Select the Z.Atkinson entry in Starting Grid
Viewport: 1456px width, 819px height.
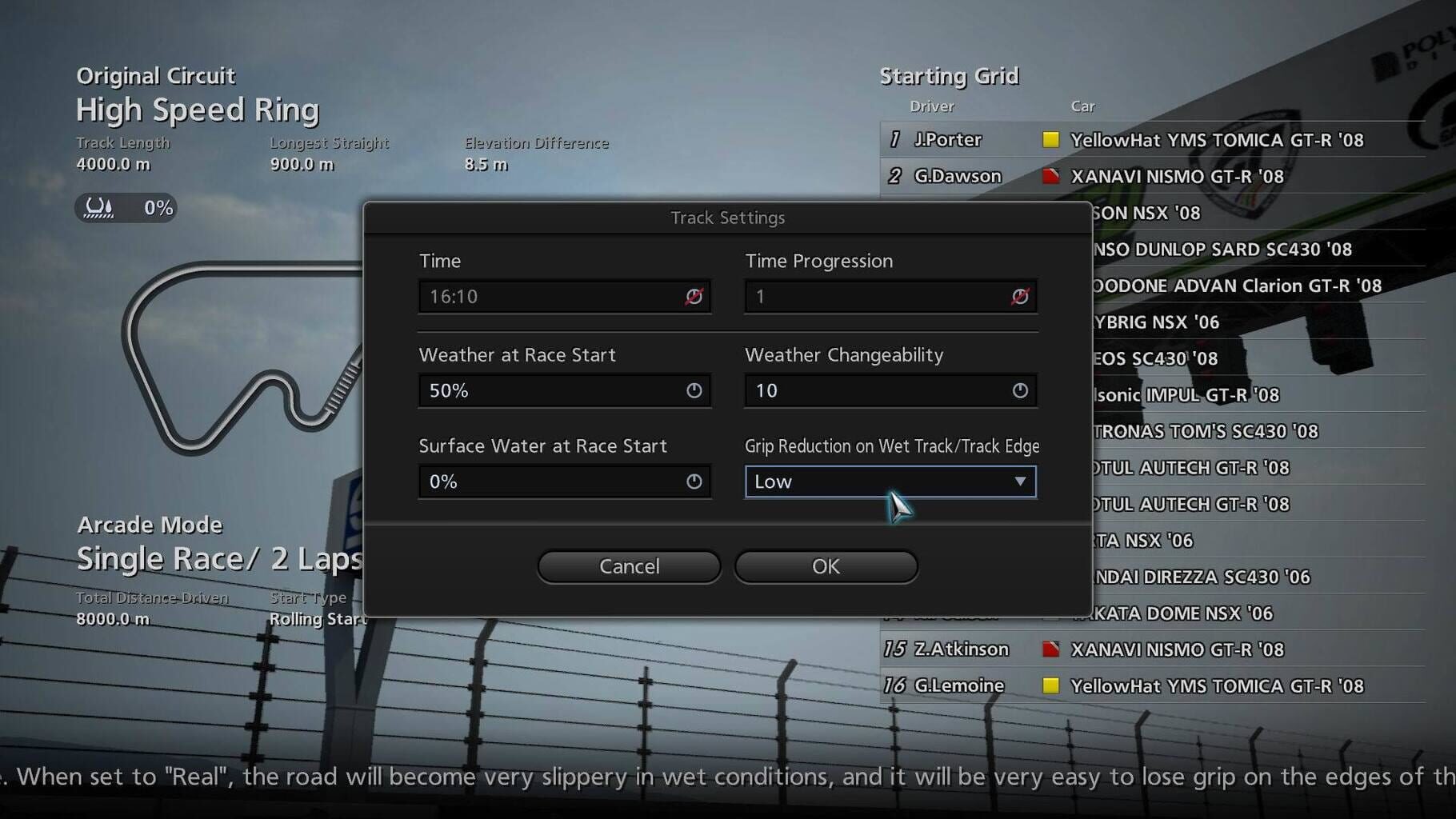pyautogui.click(x=962, y=649)
